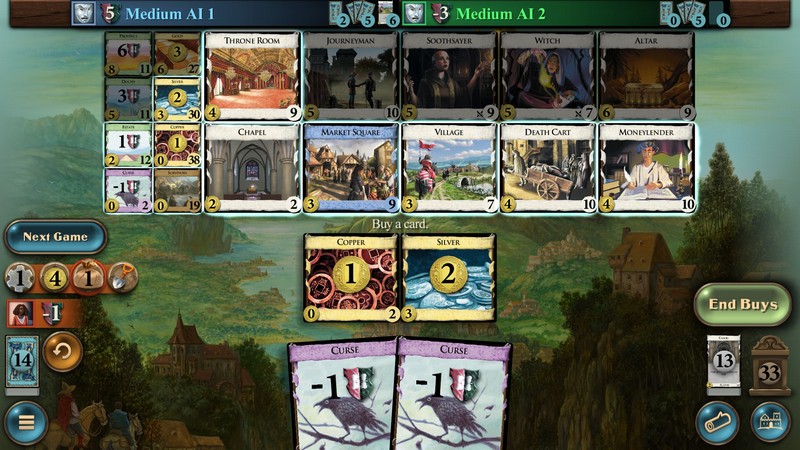The width and height of the screenshot is (800, 450).
Task: Buy the Silver card offered below prompt
Action: coord(449,277)
